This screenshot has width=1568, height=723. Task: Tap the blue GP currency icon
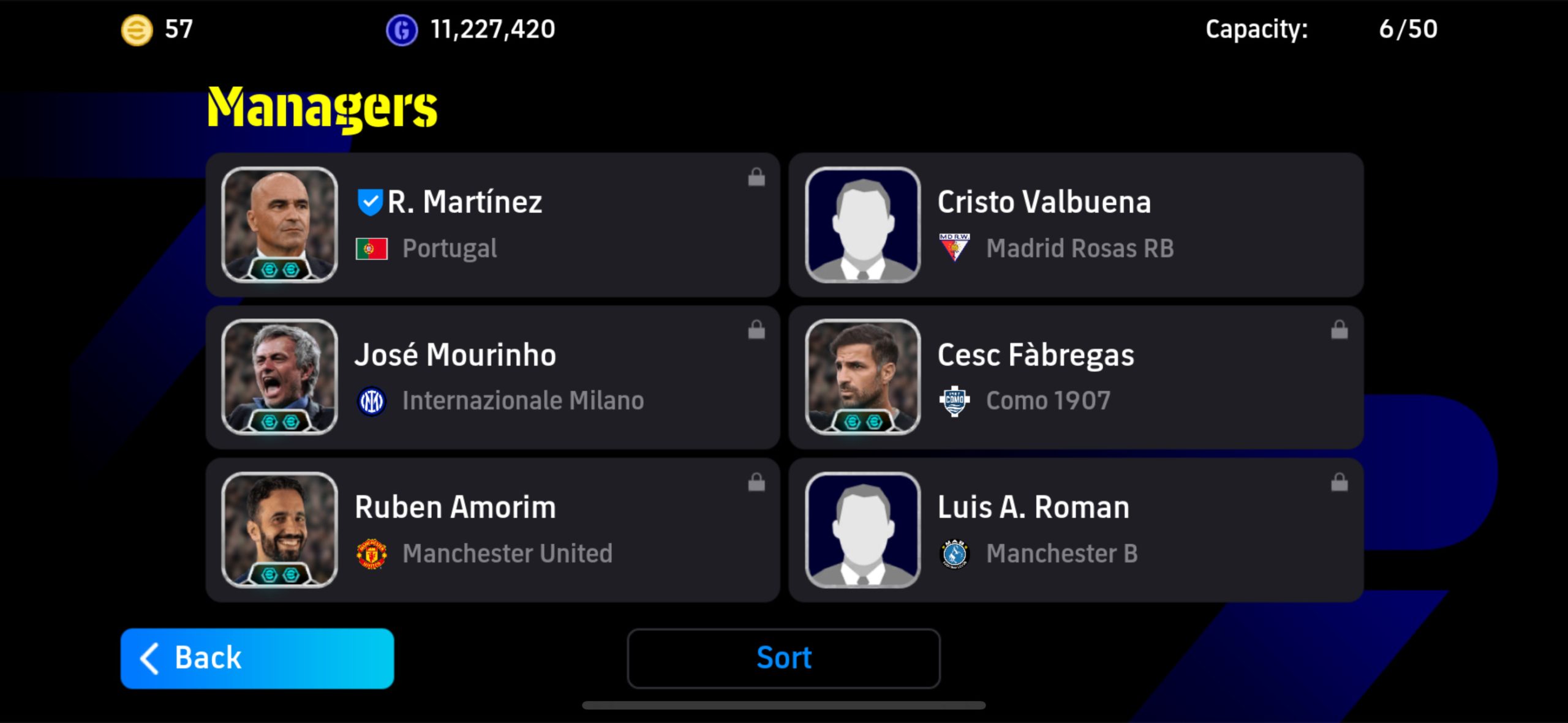coord(402,29)
